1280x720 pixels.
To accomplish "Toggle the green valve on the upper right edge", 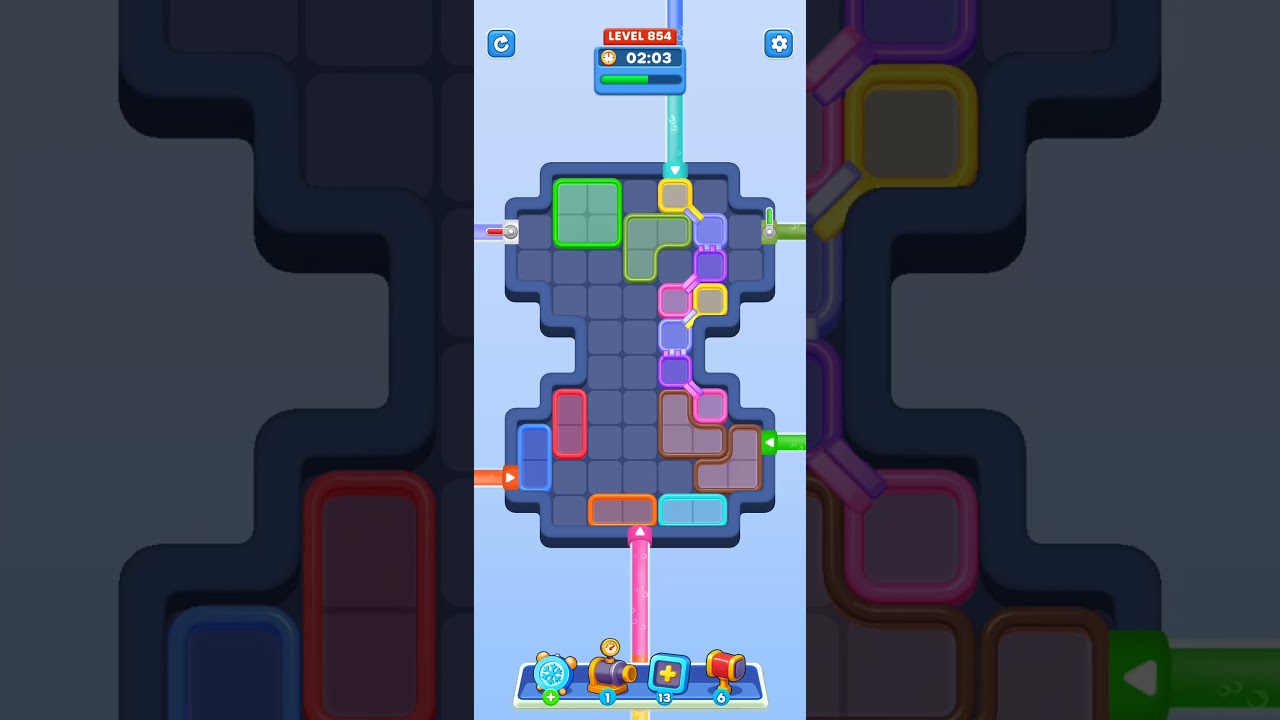I will point(768,230).
